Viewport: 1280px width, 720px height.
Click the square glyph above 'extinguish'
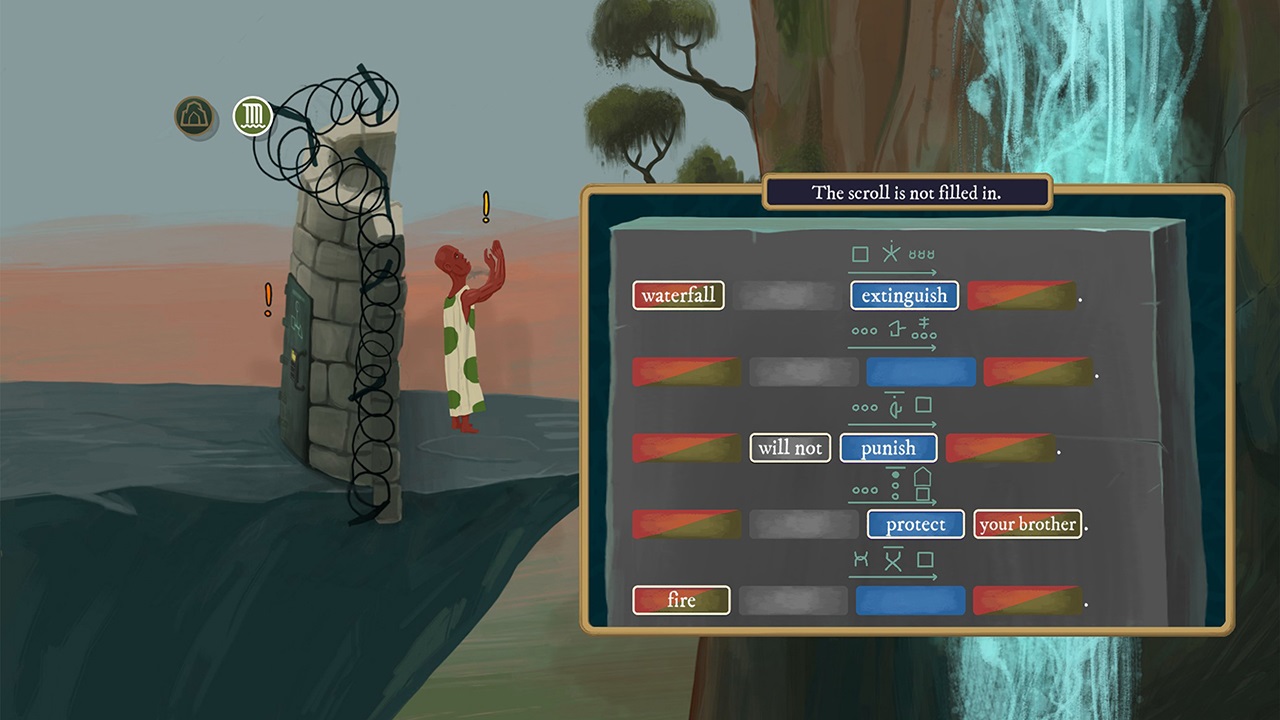[x=860, y=254]
